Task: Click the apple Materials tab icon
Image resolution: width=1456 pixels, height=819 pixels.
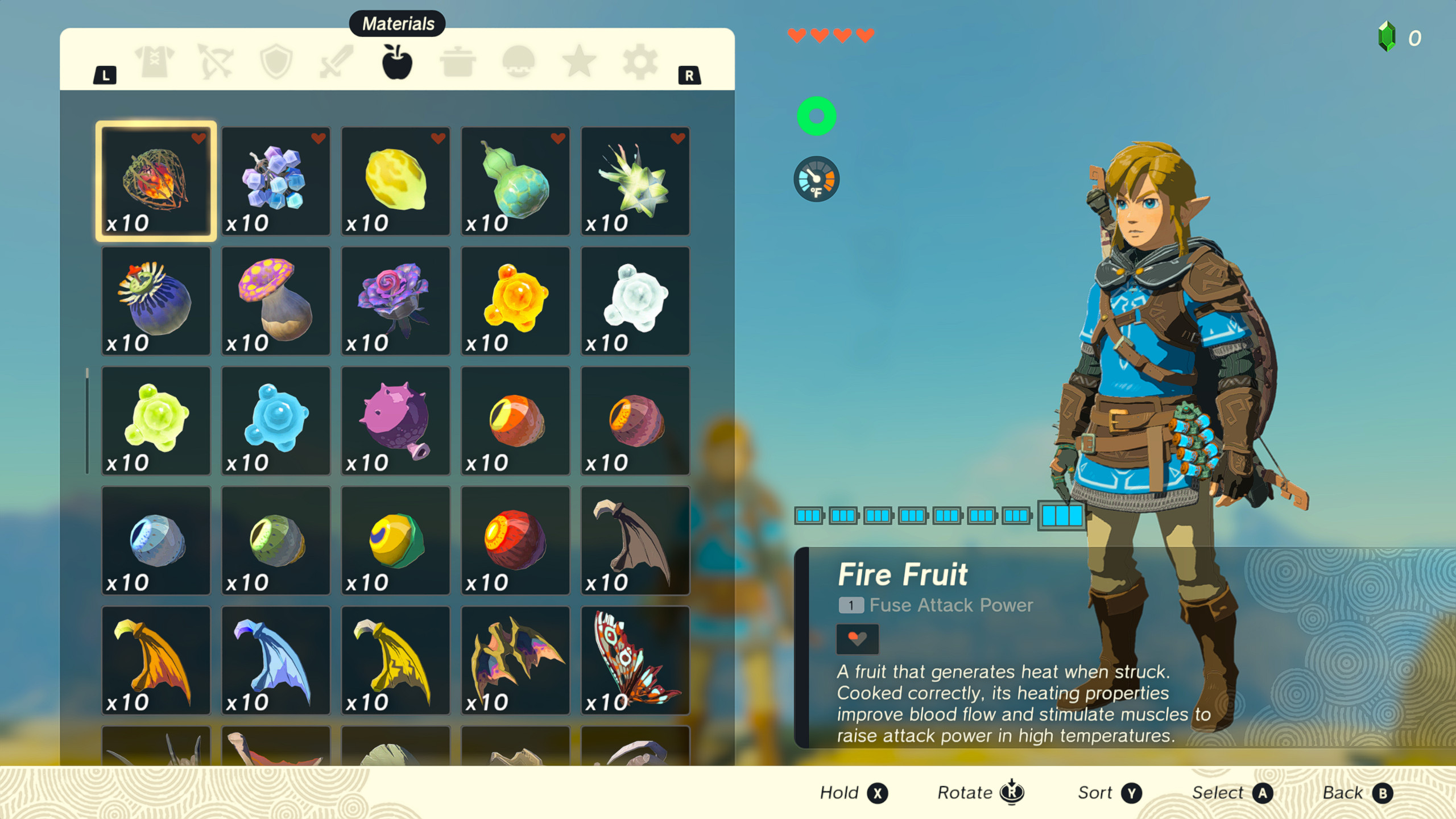Action: tap(397, 63)
